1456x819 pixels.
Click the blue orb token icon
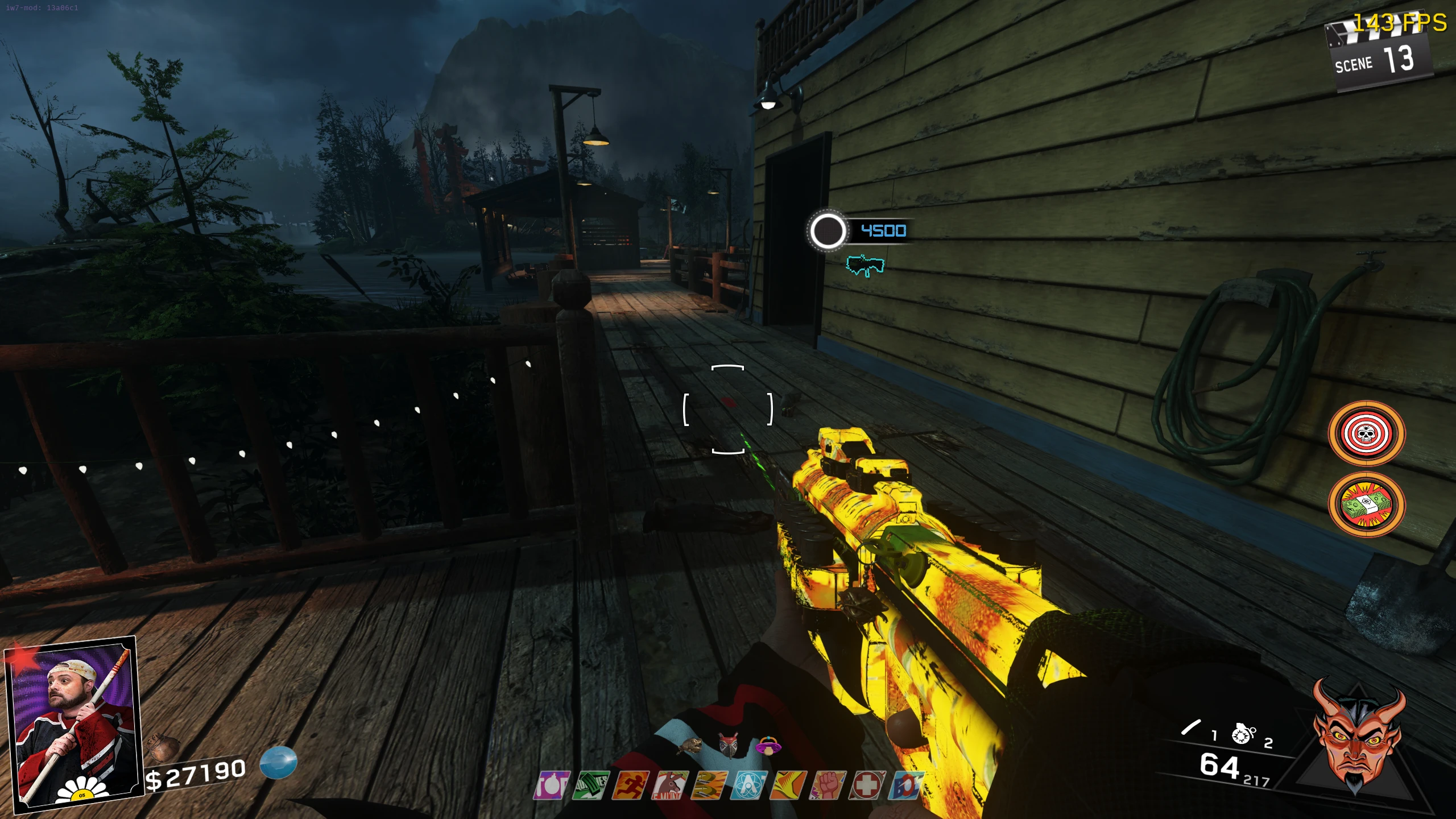[278, 763]
